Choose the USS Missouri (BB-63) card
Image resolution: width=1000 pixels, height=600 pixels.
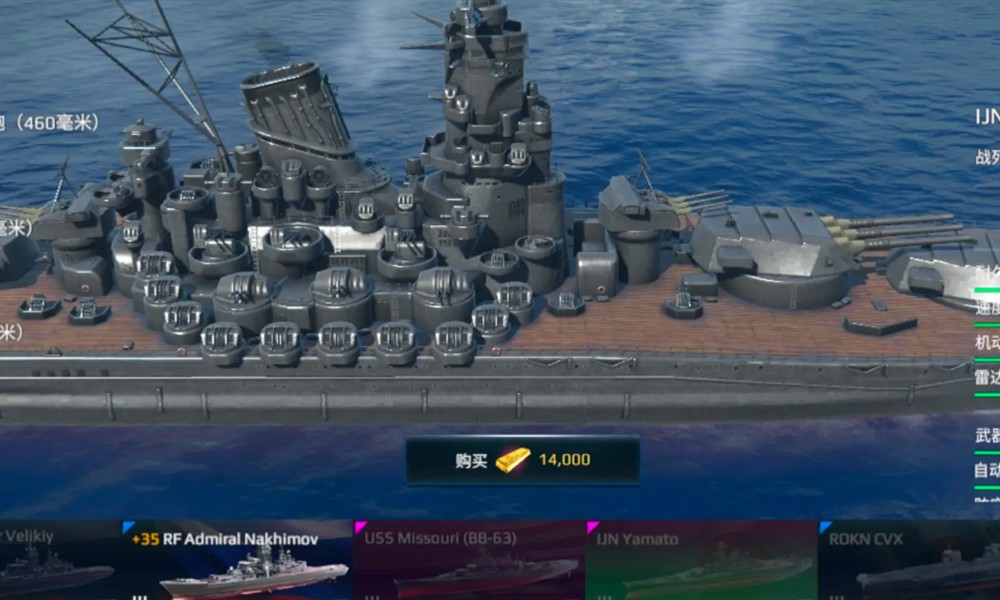[470, 562]
